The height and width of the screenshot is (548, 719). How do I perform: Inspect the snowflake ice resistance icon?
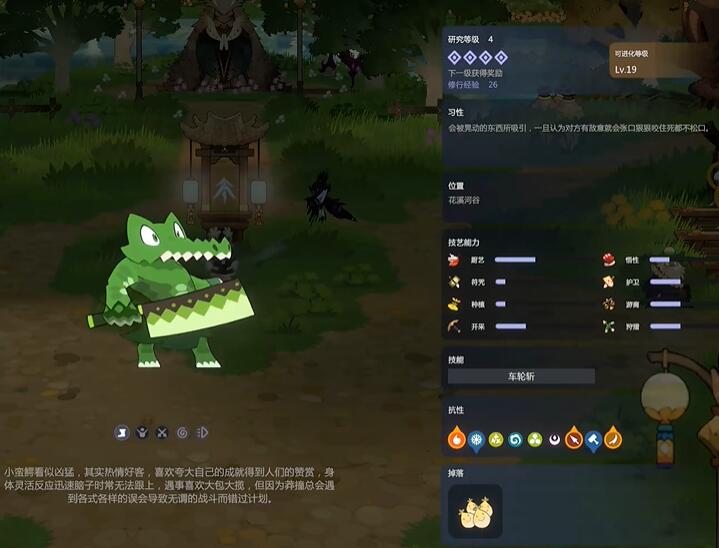476,438
